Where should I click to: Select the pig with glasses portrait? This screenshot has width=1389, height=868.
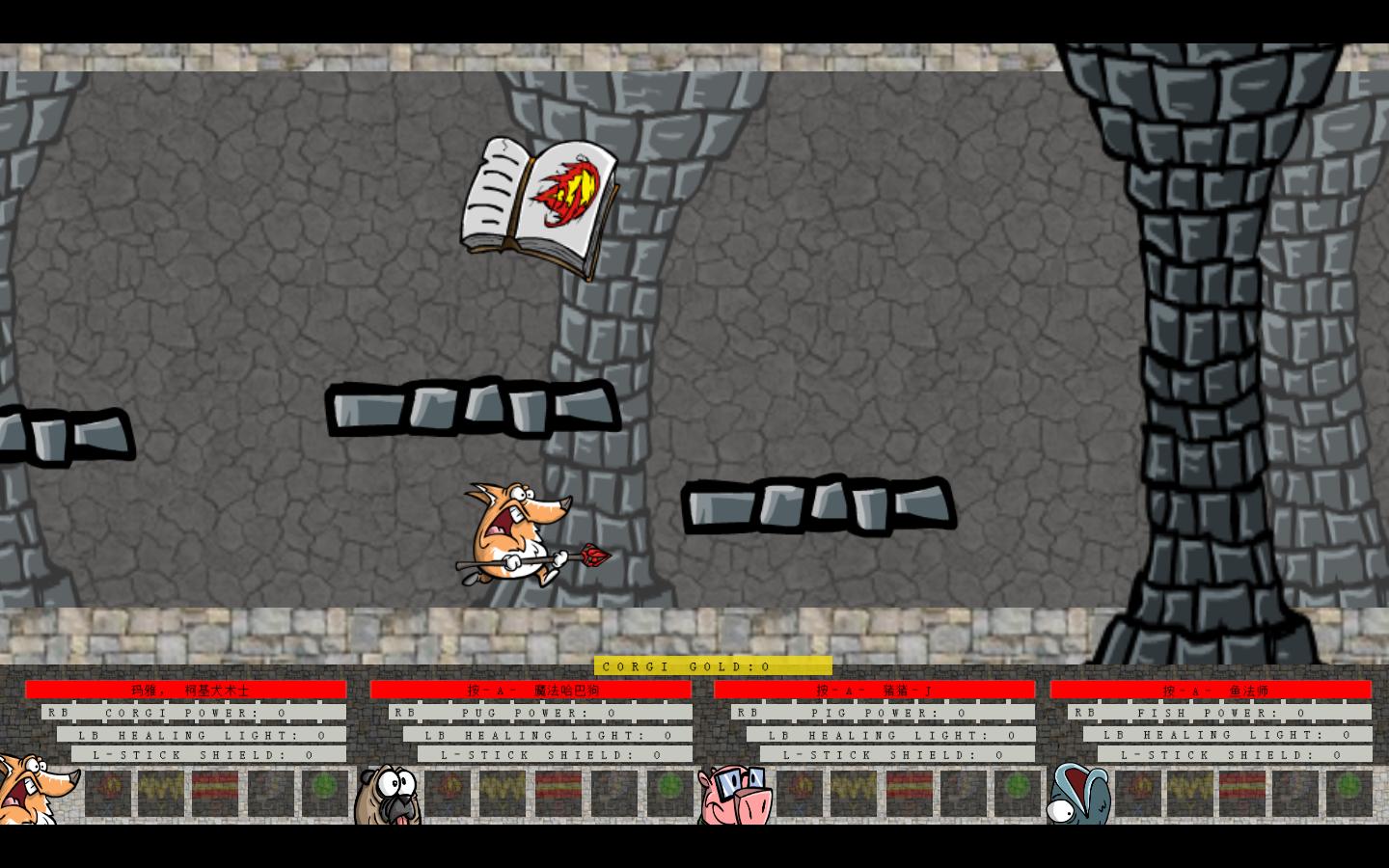pos(736,795)
